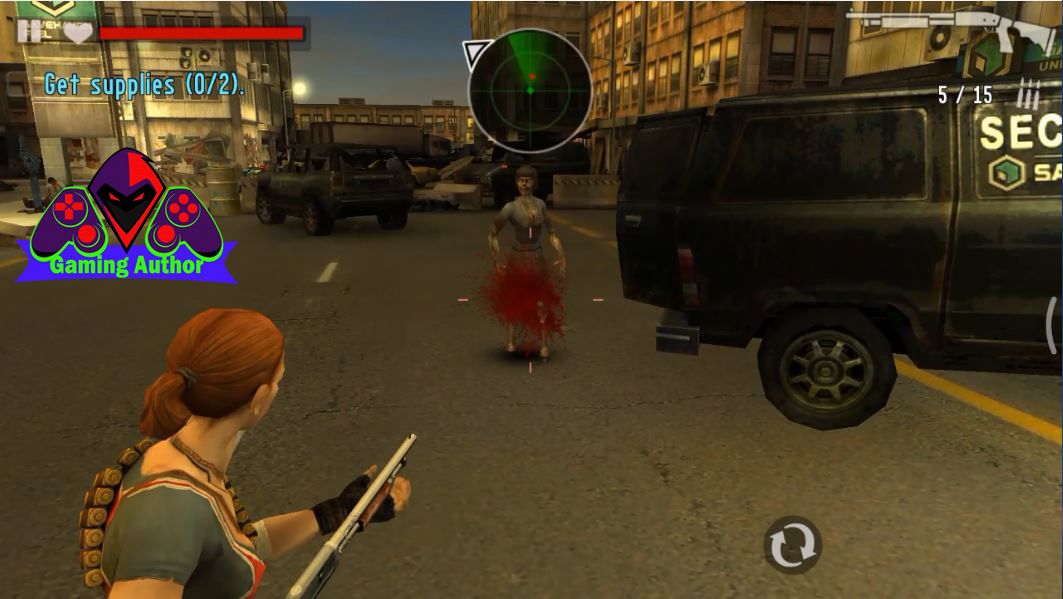Pause the game with the pause button
Screen dimensions: 1063x599
coord(29,31)
